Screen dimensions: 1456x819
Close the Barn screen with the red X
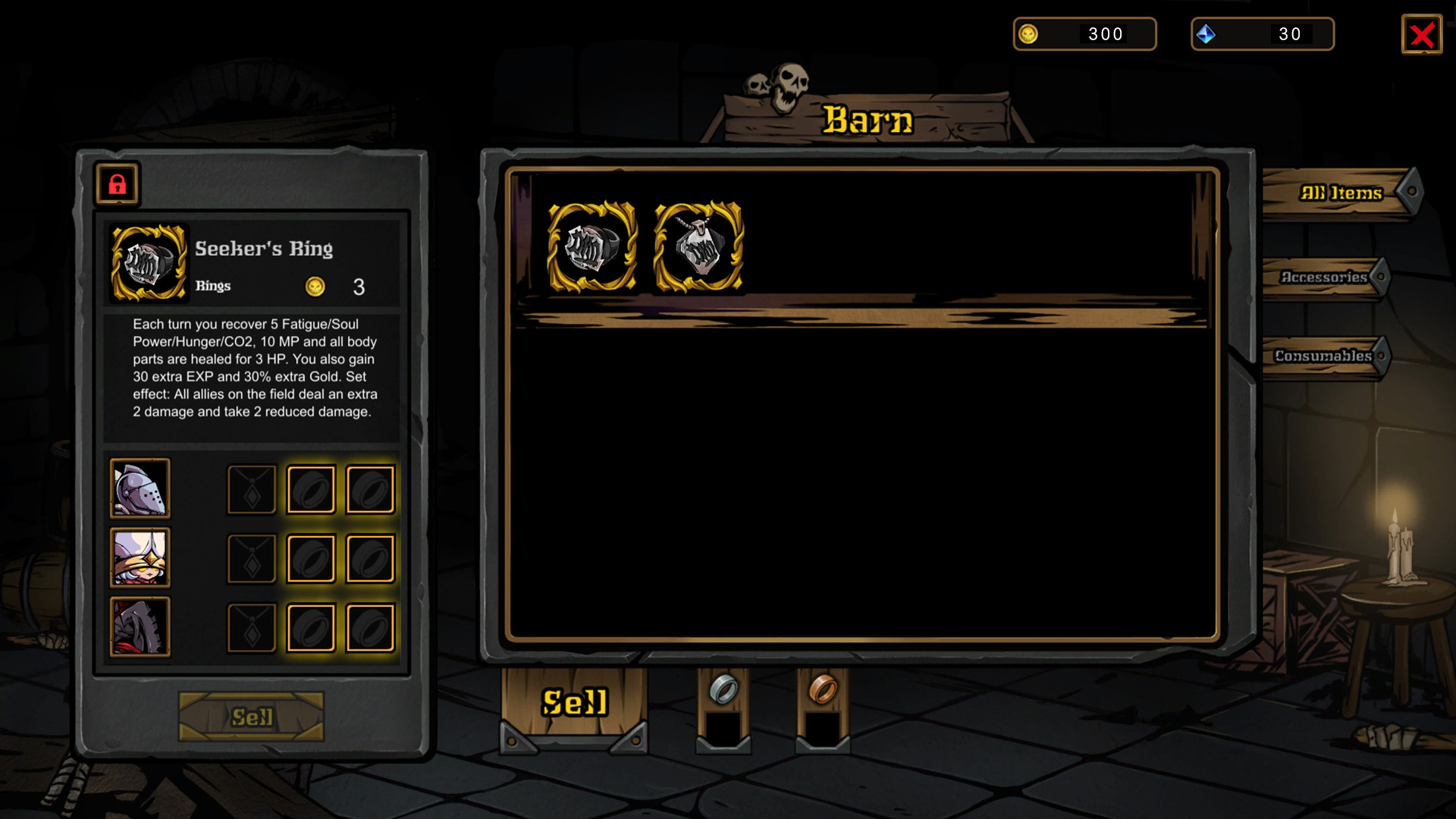1422,33
